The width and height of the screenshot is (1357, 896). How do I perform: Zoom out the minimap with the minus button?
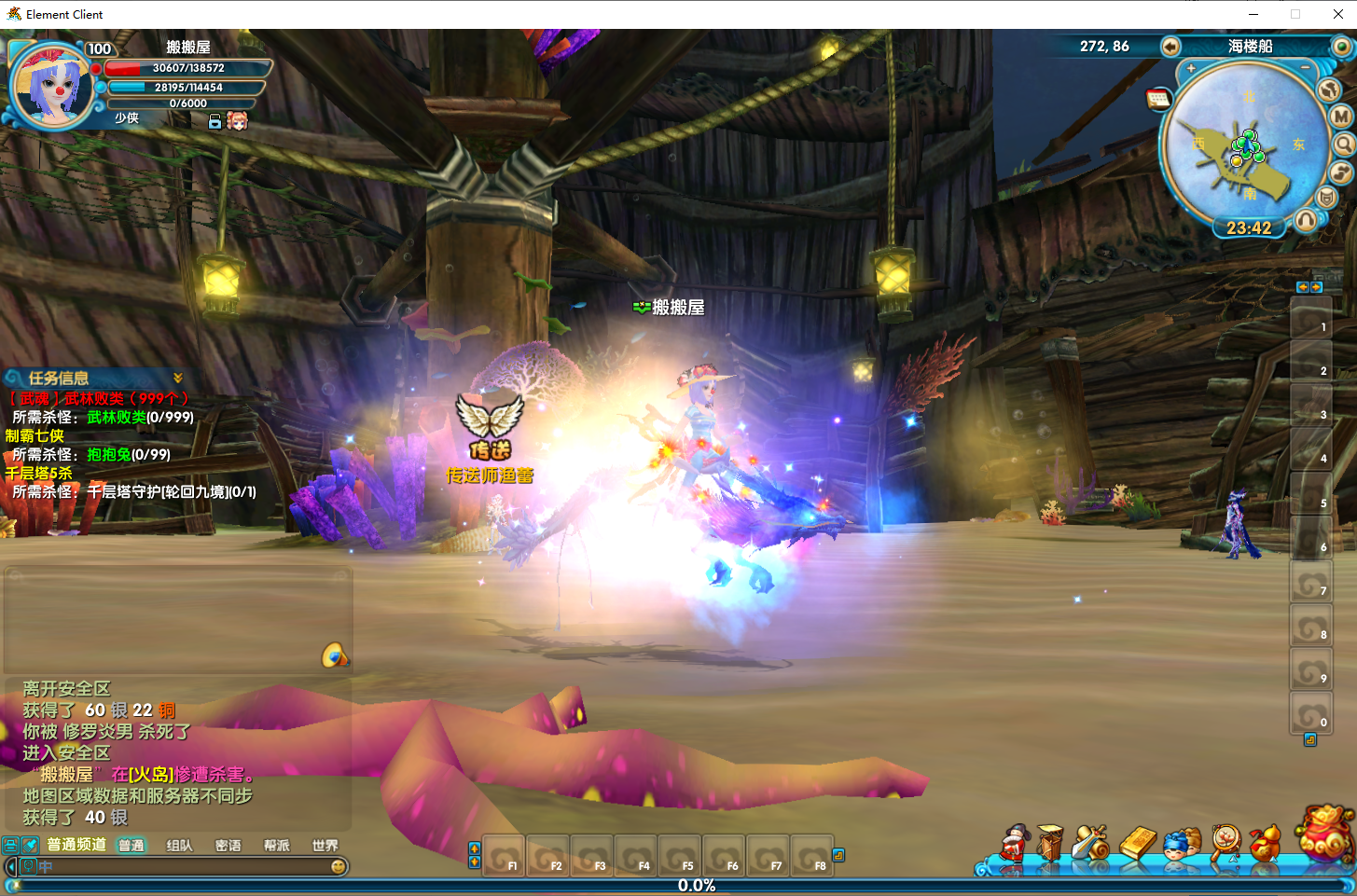(1305, 69)
